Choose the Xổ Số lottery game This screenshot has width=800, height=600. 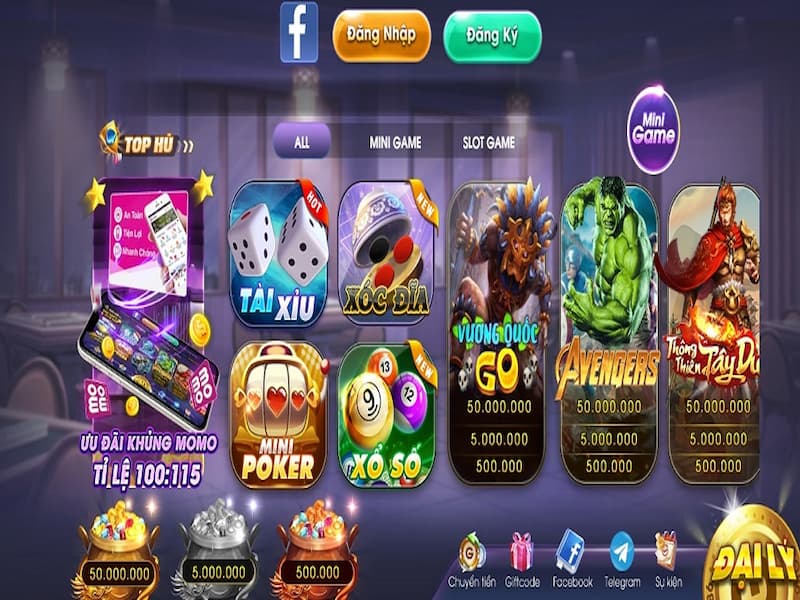[387, 415]
